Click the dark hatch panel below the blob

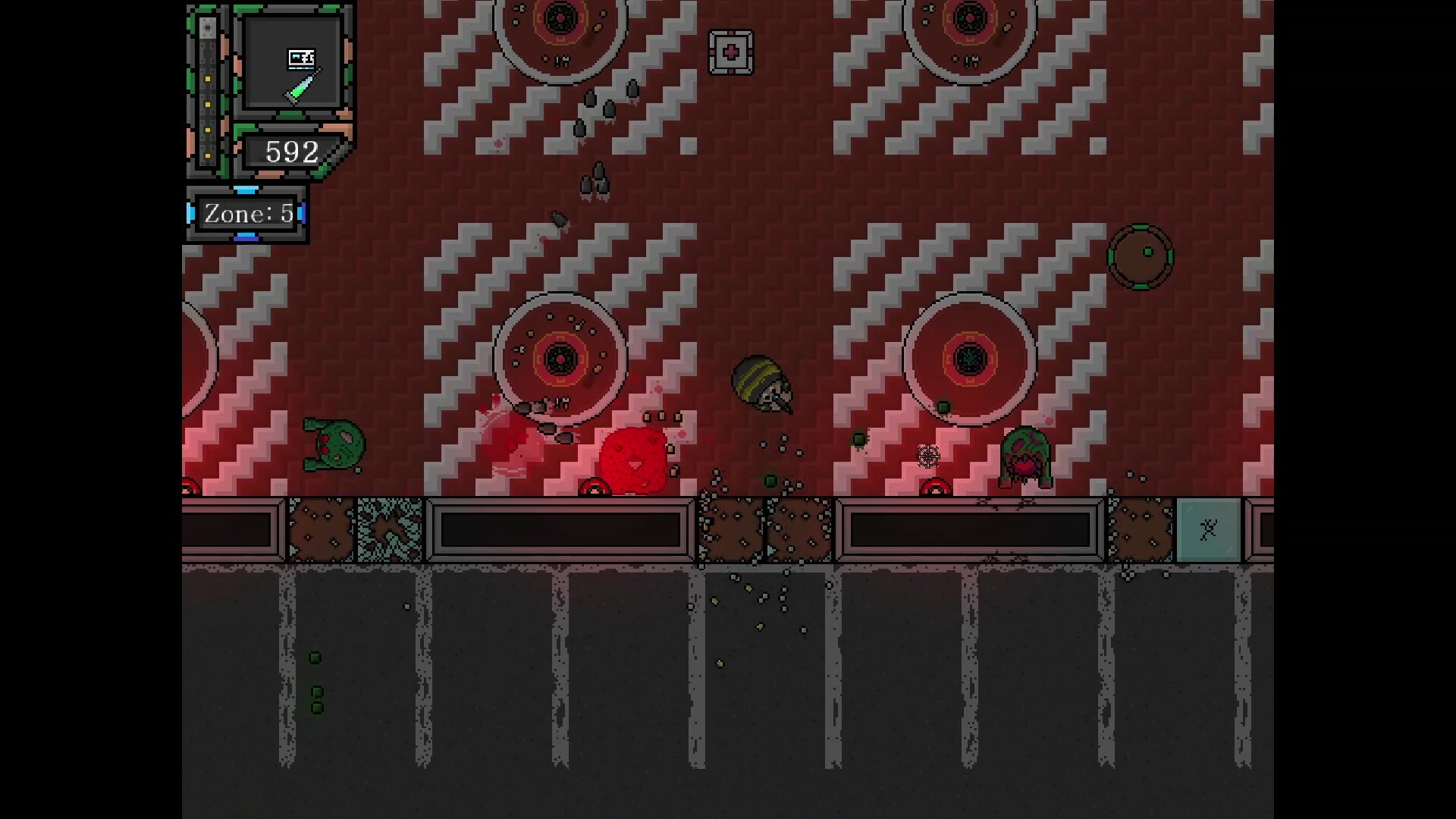(561, 529)
